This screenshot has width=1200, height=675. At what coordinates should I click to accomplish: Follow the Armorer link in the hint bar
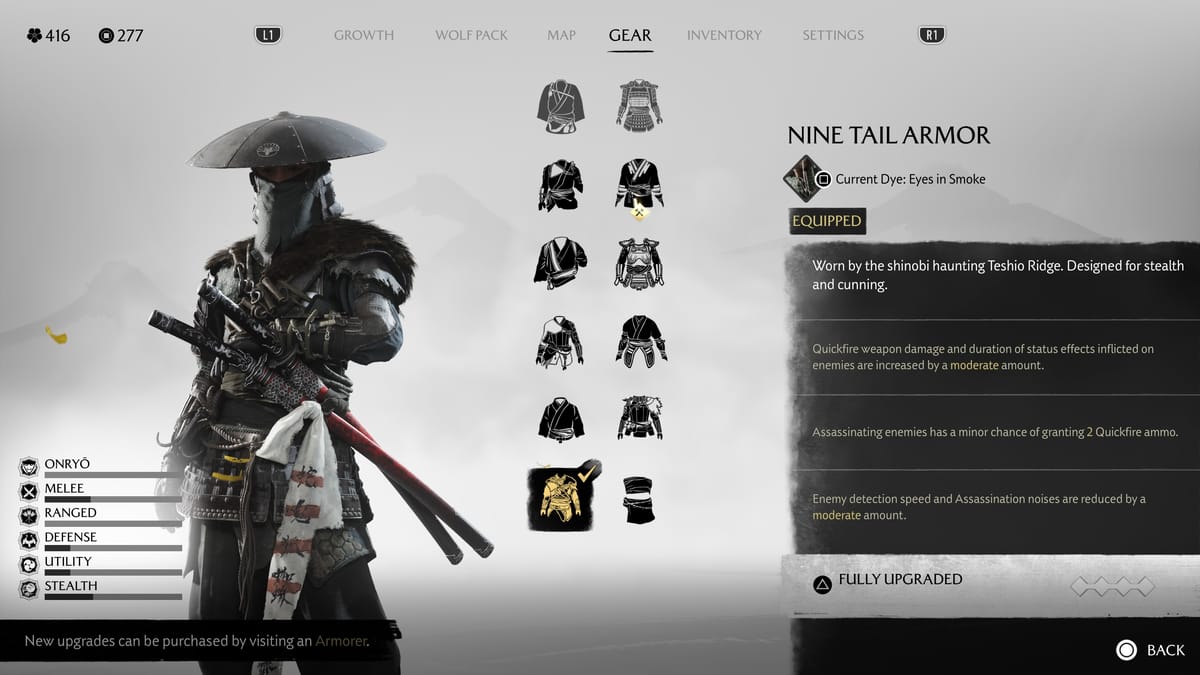[341, 641]
